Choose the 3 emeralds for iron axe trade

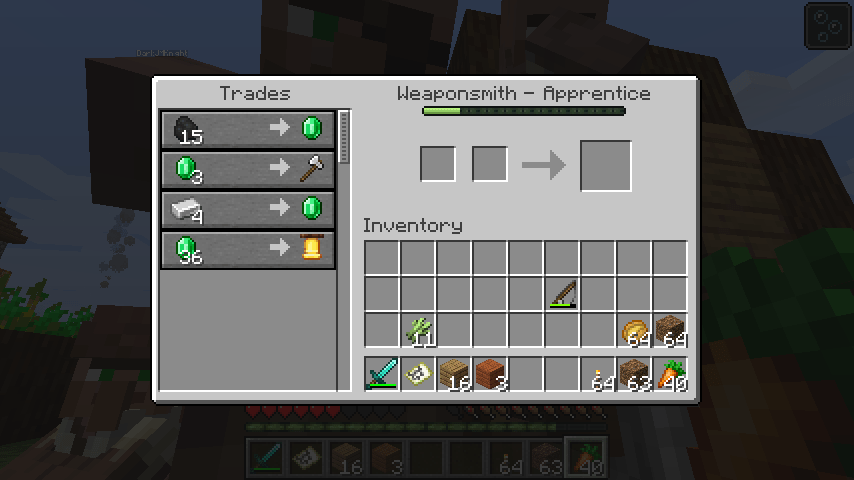point(248,169)
